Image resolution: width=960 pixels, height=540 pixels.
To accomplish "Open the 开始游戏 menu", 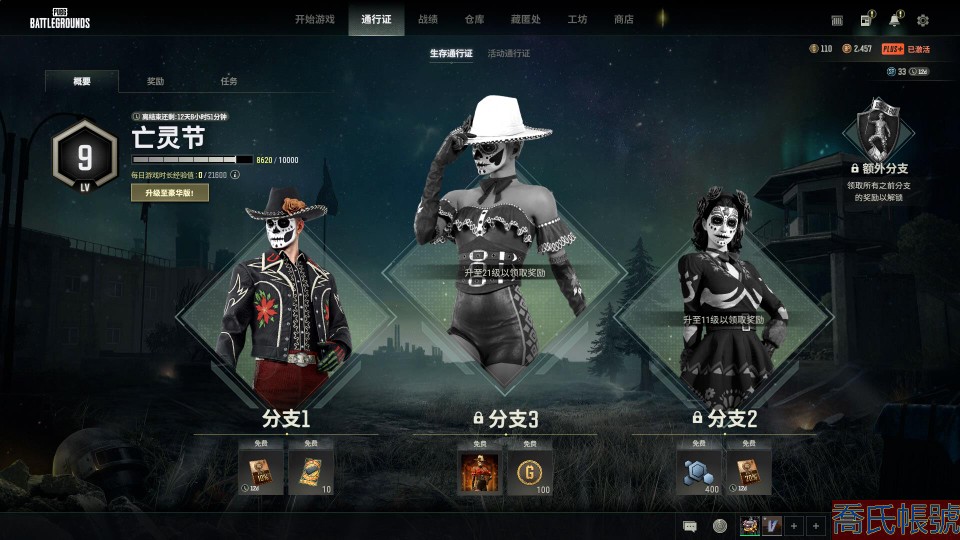I will tap(314, 19).
